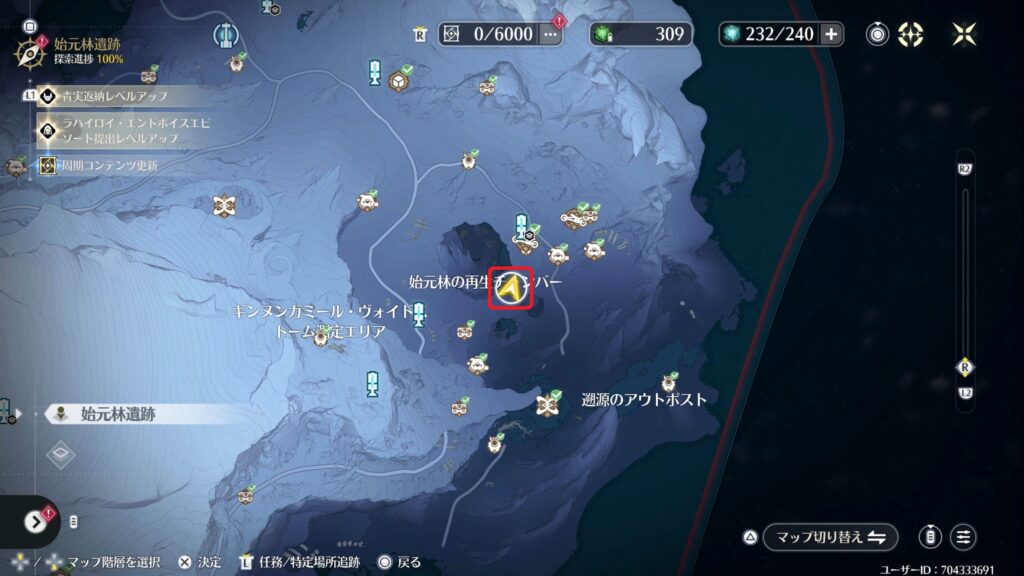Select the キンメンガミール・ヴォイドトーム map marker

click(322, 338)
